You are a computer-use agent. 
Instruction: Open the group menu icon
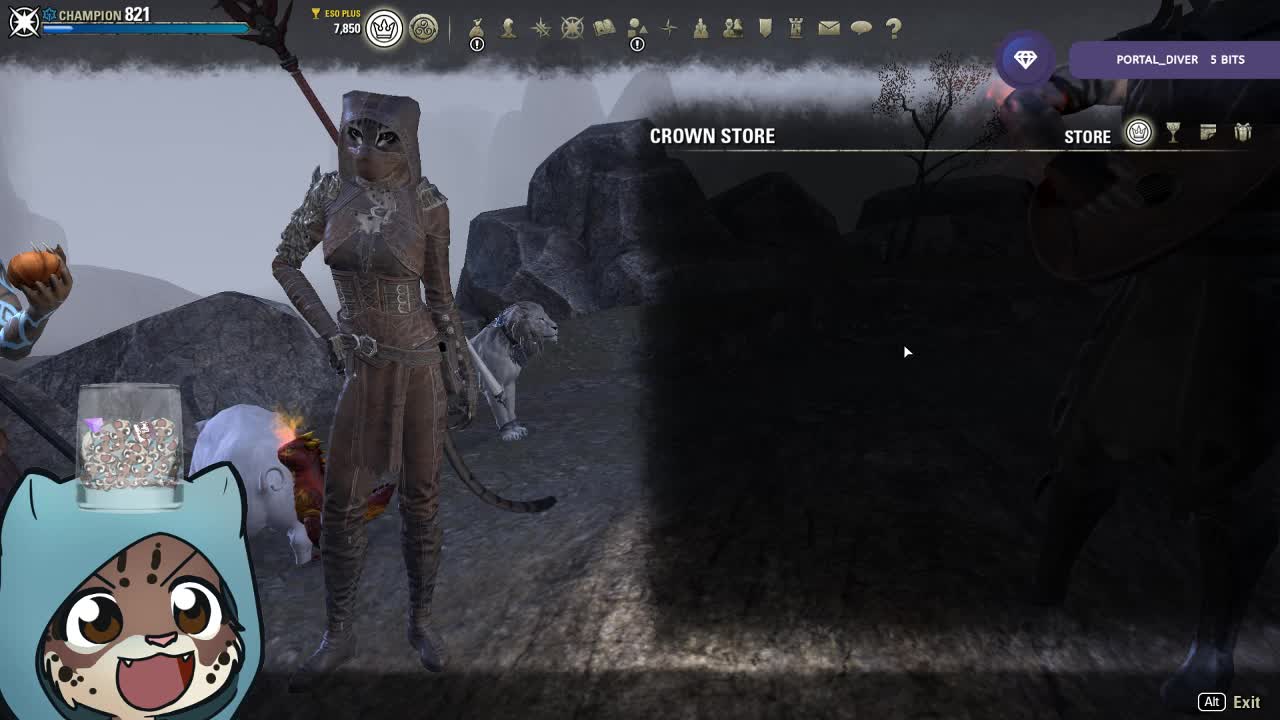701,28
